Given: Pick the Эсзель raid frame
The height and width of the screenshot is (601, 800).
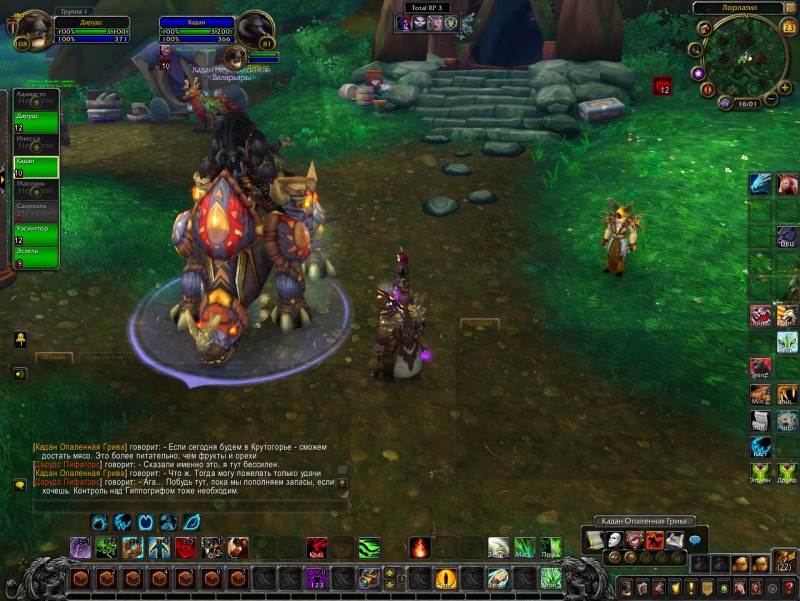Looking at the screenshot, I should tap(35, 257).
